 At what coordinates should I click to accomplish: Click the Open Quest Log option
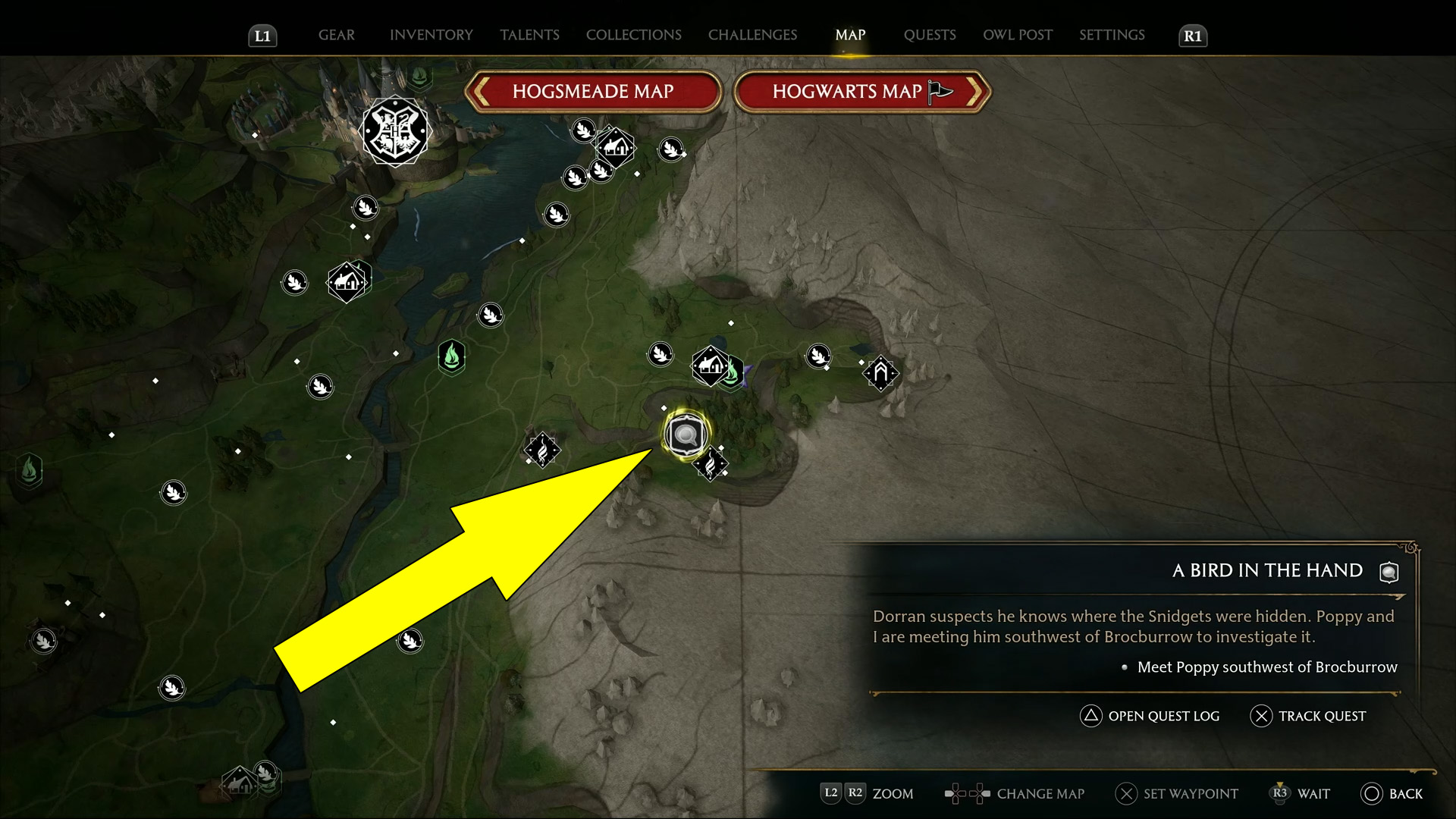point(1150,716)
